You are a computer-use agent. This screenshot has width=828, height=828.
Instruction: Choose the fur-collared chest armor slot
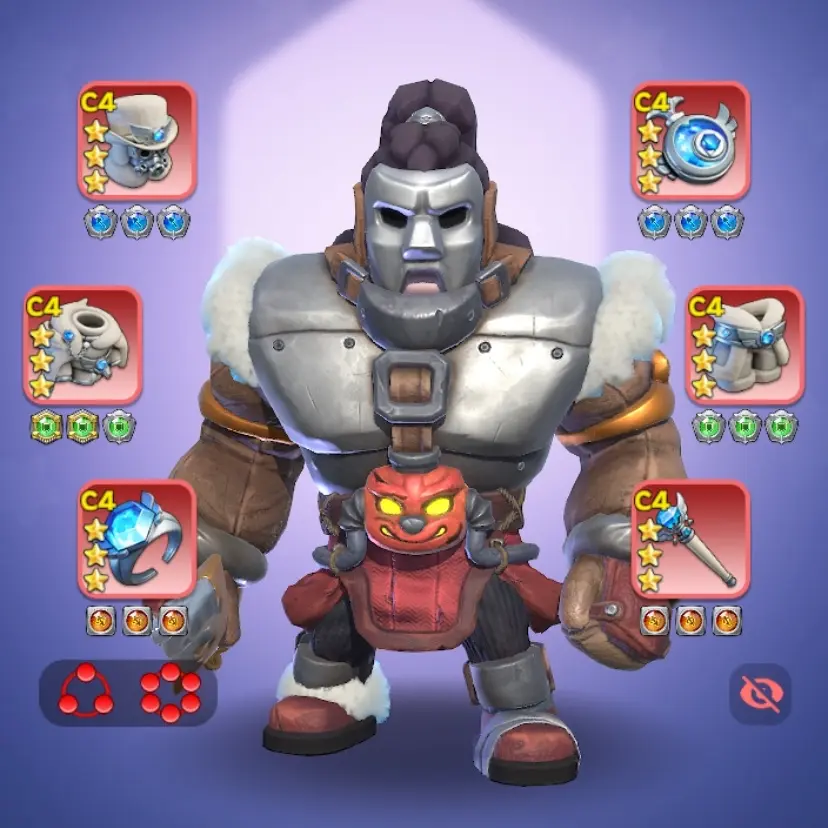83,346
